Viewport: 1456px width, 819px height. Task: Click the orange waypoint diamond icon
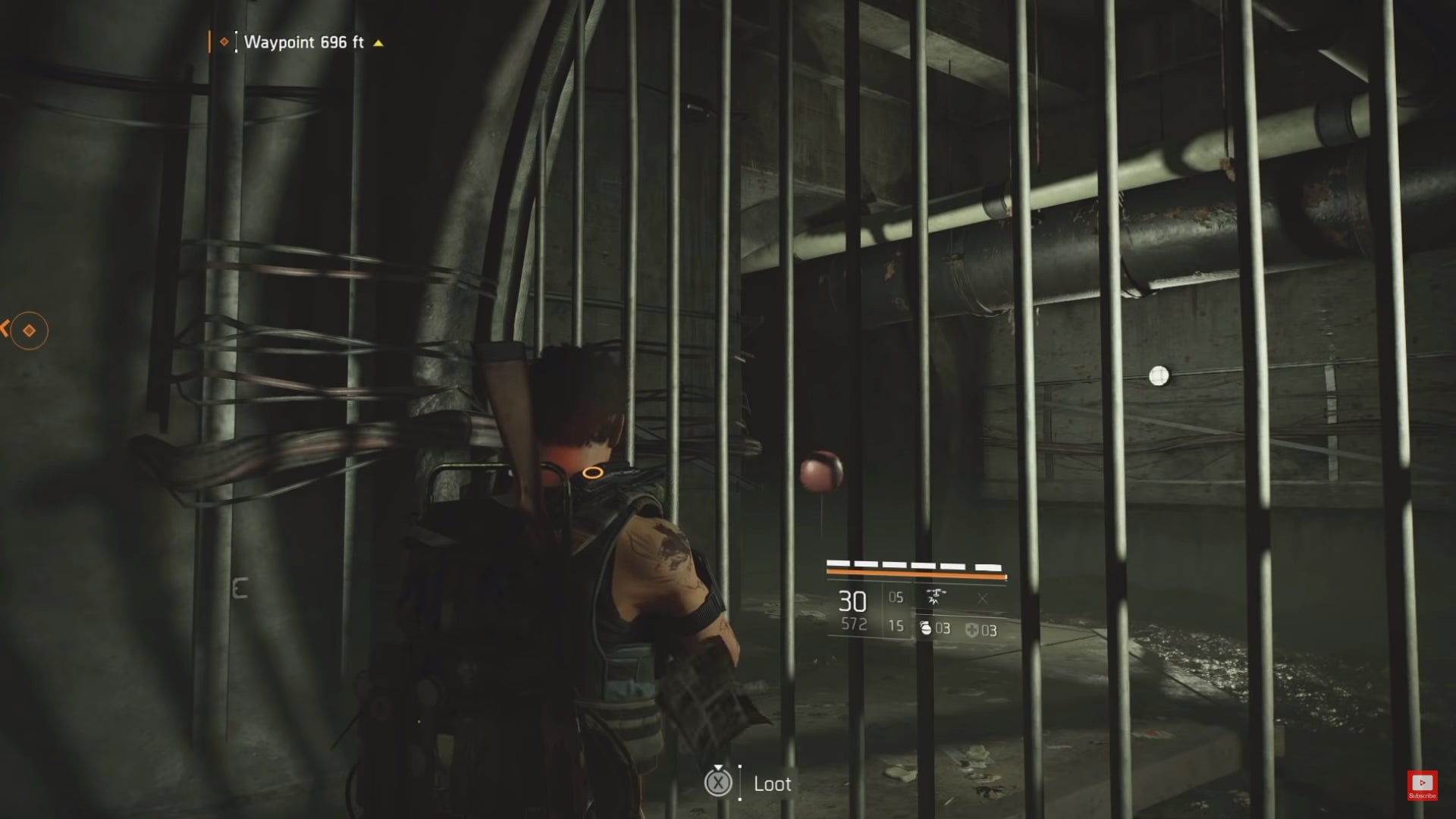223,43
